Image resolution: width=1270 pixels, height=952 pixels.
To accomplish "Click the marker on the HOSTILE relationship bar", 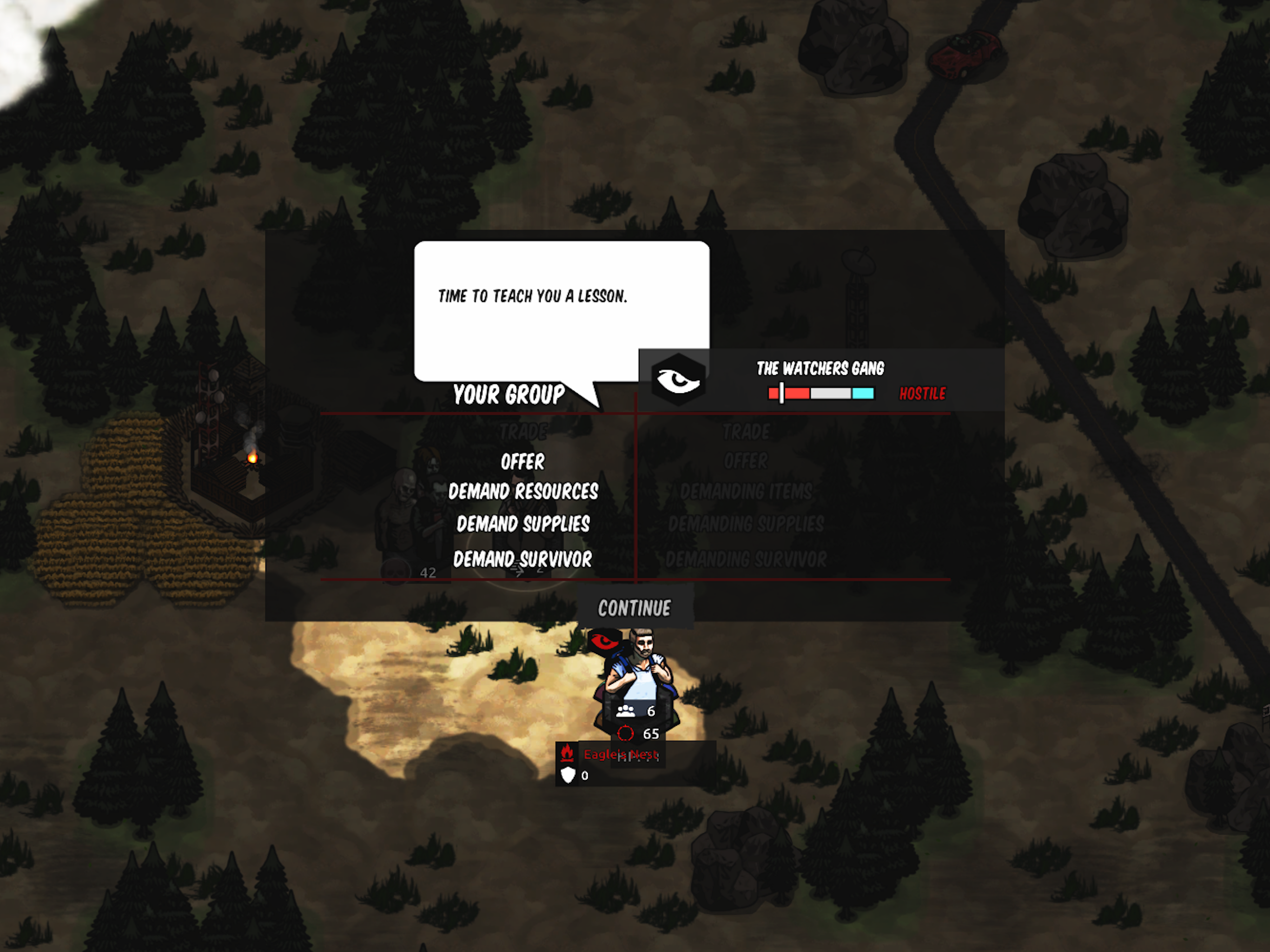I will 781,393.
